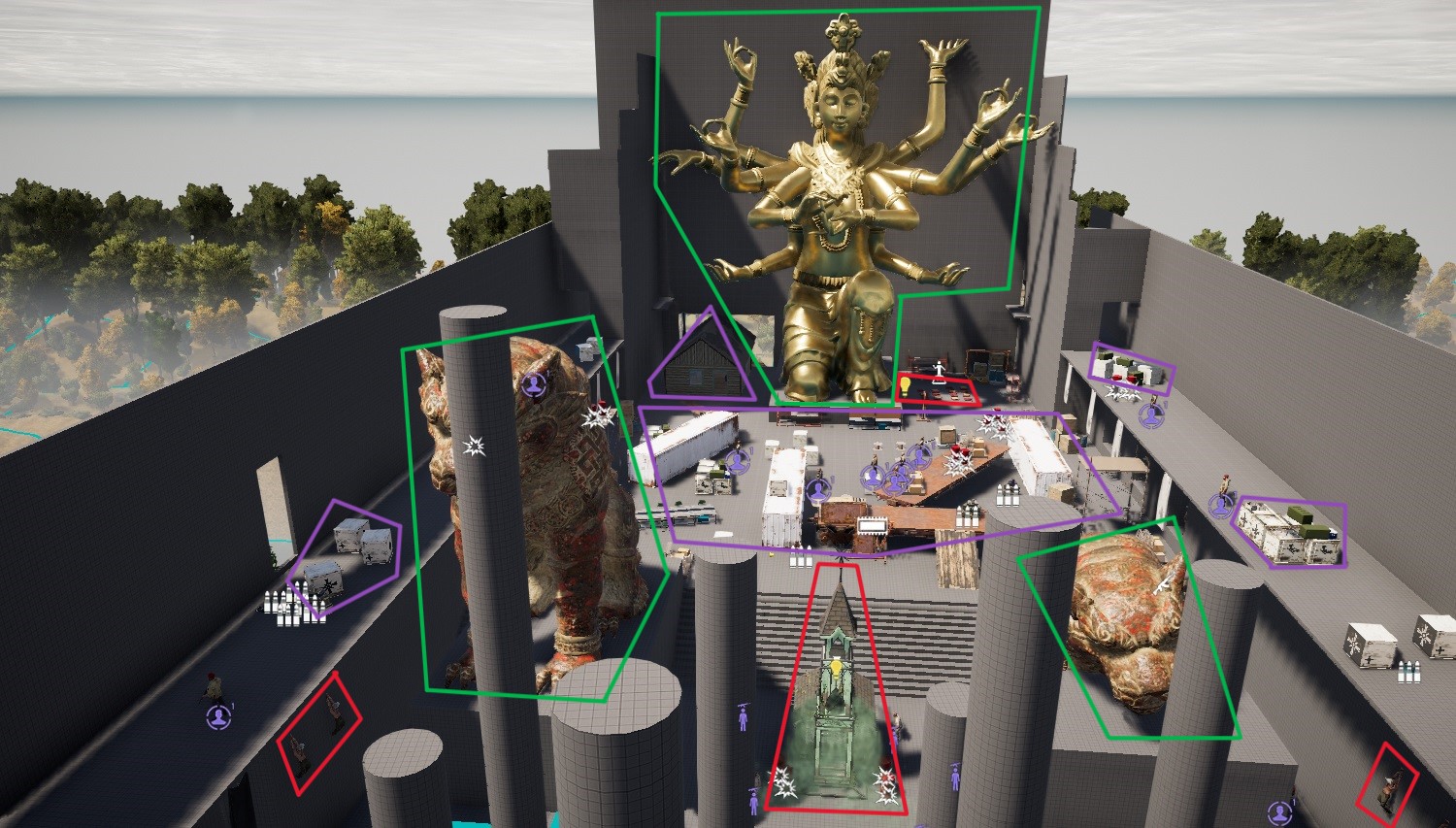Pick the lightbulb marker beside the golden statue
Screen dimensions: 1456x828
pos(905,385)
